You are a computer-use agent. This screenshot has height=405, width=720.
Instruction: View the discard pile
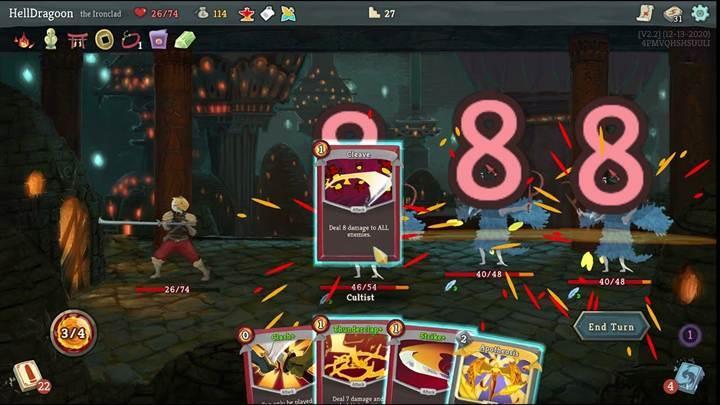(x=688, y=376)
